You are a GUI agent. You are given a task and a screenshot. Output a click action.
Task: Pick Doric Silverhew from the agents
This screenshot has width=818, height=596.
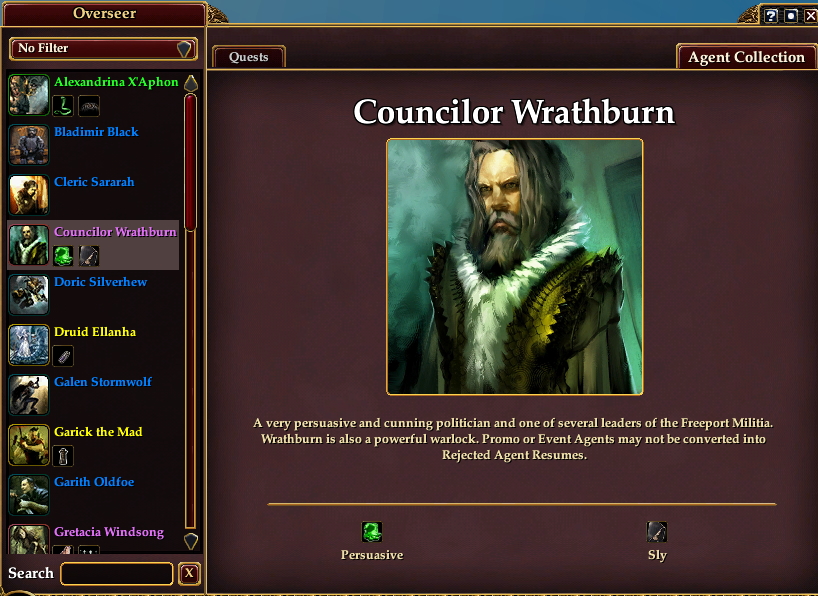(x=100, y=282)
